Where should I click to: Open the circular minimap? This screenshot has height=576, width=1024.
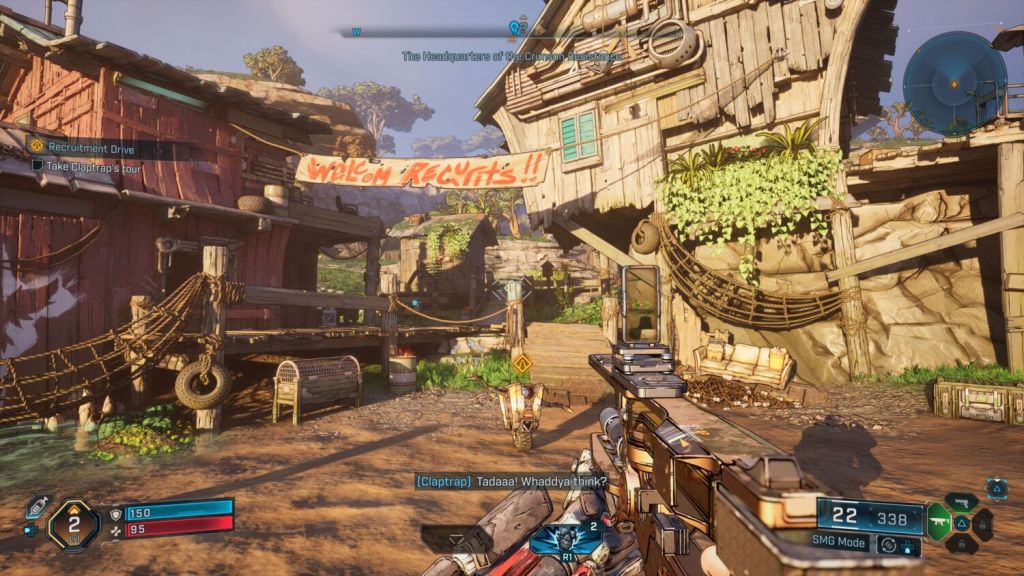pyautogui.click(x=954, y=83)
